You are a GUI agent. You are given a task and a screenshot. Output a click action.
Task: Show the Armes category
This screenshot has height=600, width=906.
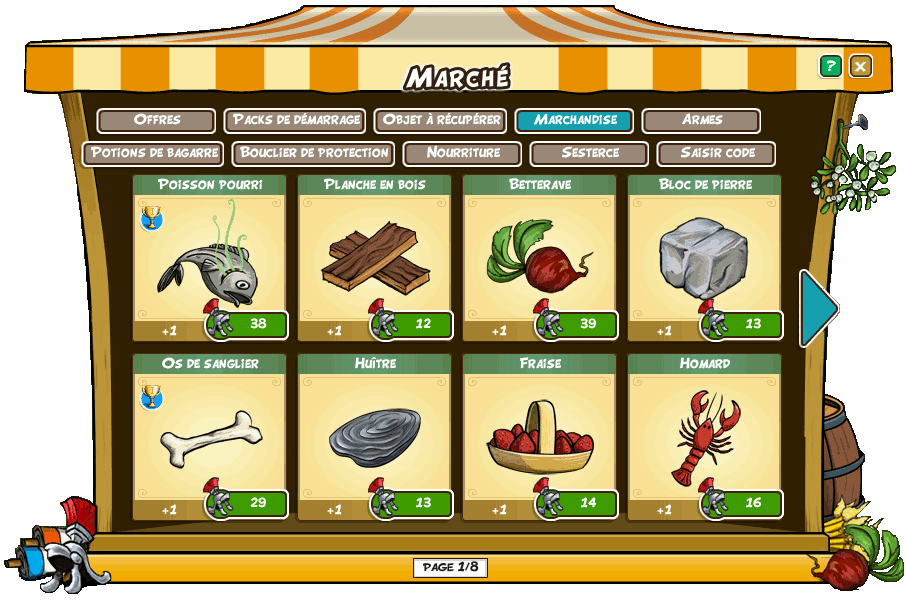coord(701,120)
